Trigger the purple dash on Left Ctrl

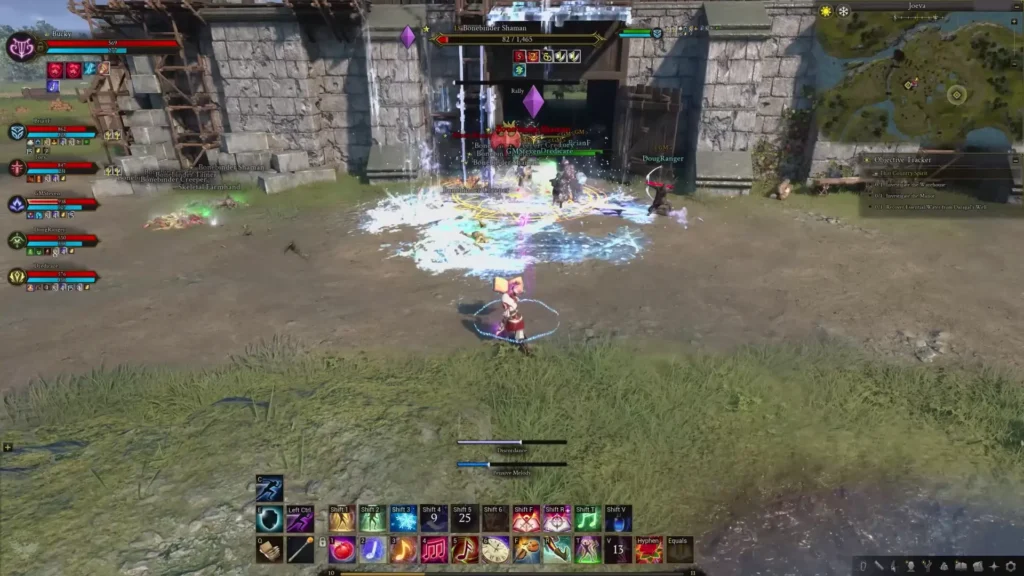(x=300, y=519)
